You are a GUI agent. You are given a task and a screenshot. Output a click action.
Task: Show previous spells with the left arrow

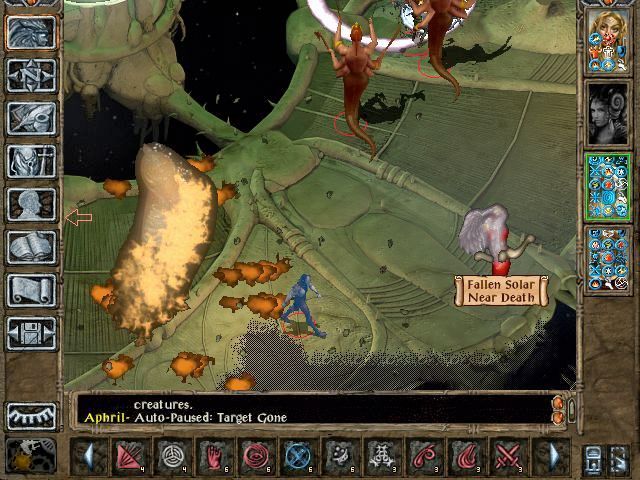point(89,456)
